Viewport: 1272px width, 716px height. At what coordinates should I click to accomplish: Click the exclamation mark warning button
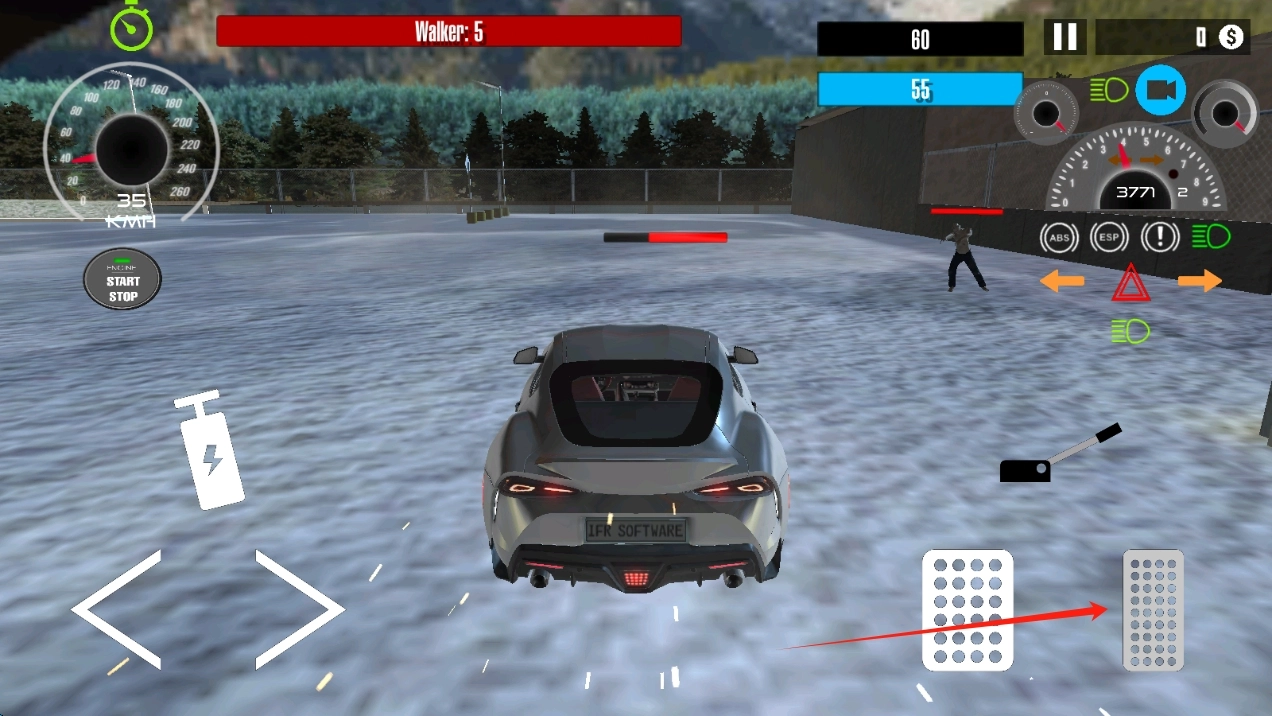(1160, 237)
